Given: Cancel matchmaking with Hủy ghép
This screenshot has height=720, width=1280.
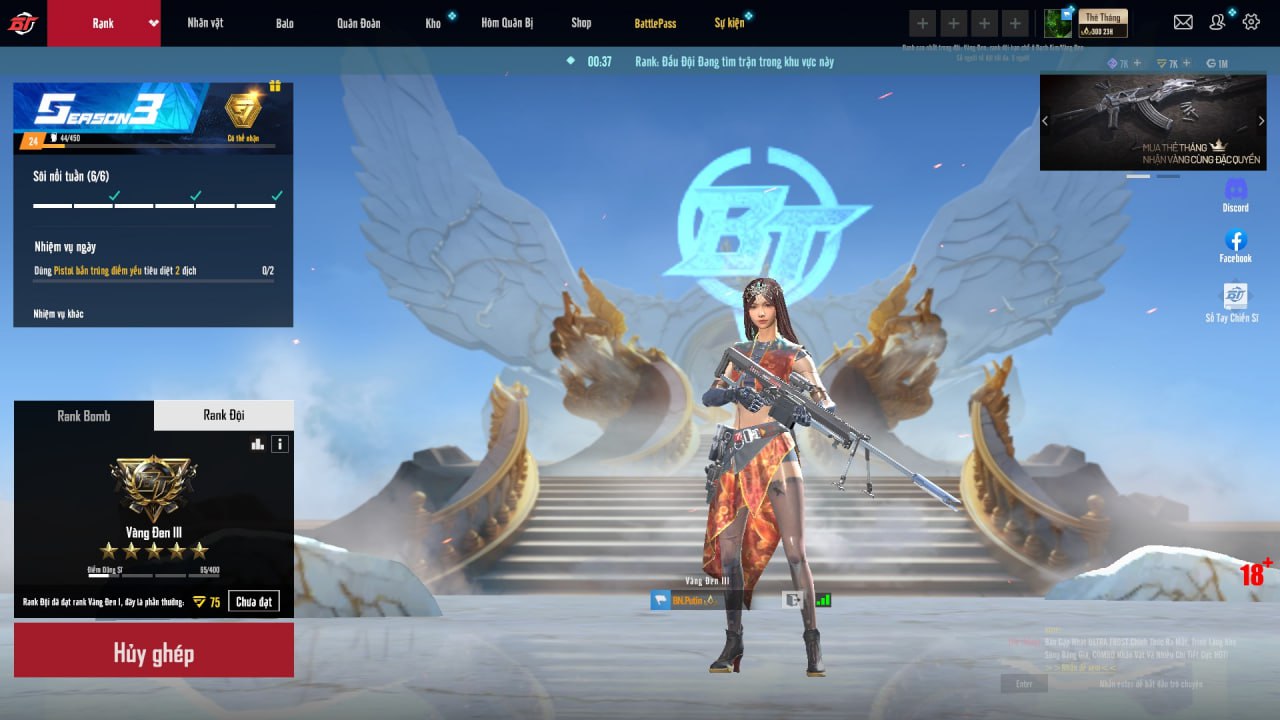Looking at the screenshot, I should pyautogui.click(x=154, y=654).
